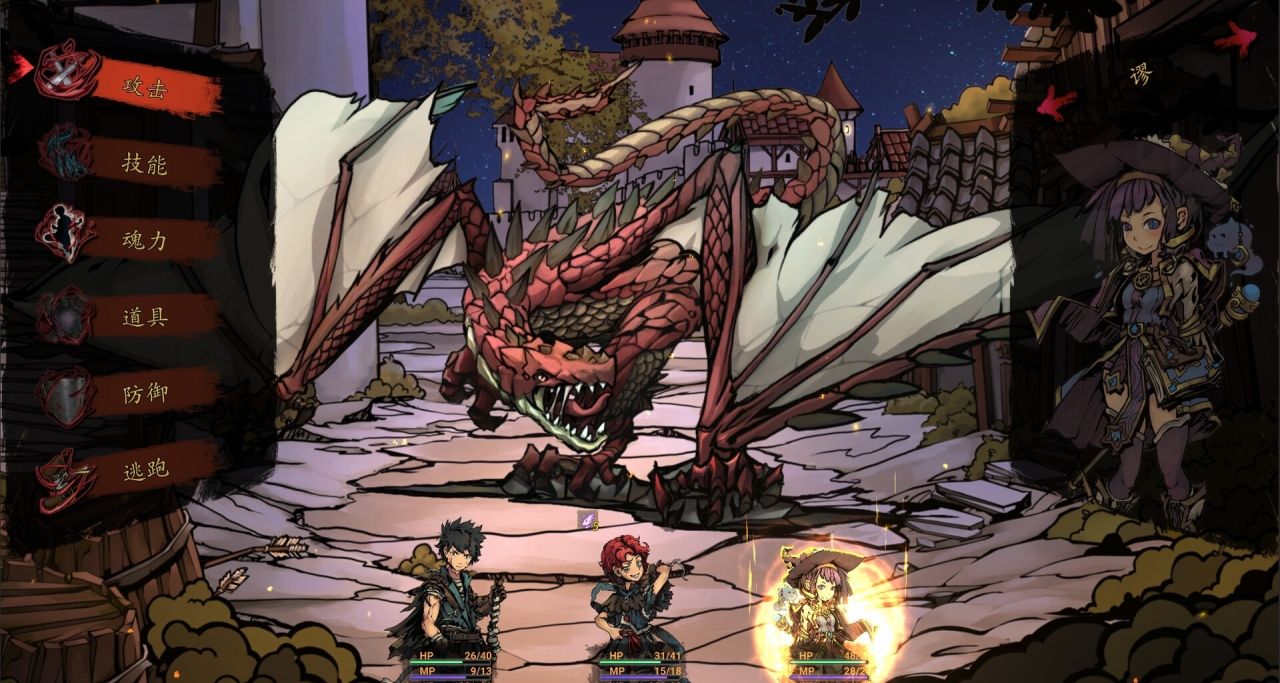Select the 魂力 soul power command
Viewport: 1280px width, 683px height.
[x=145, y=240]
